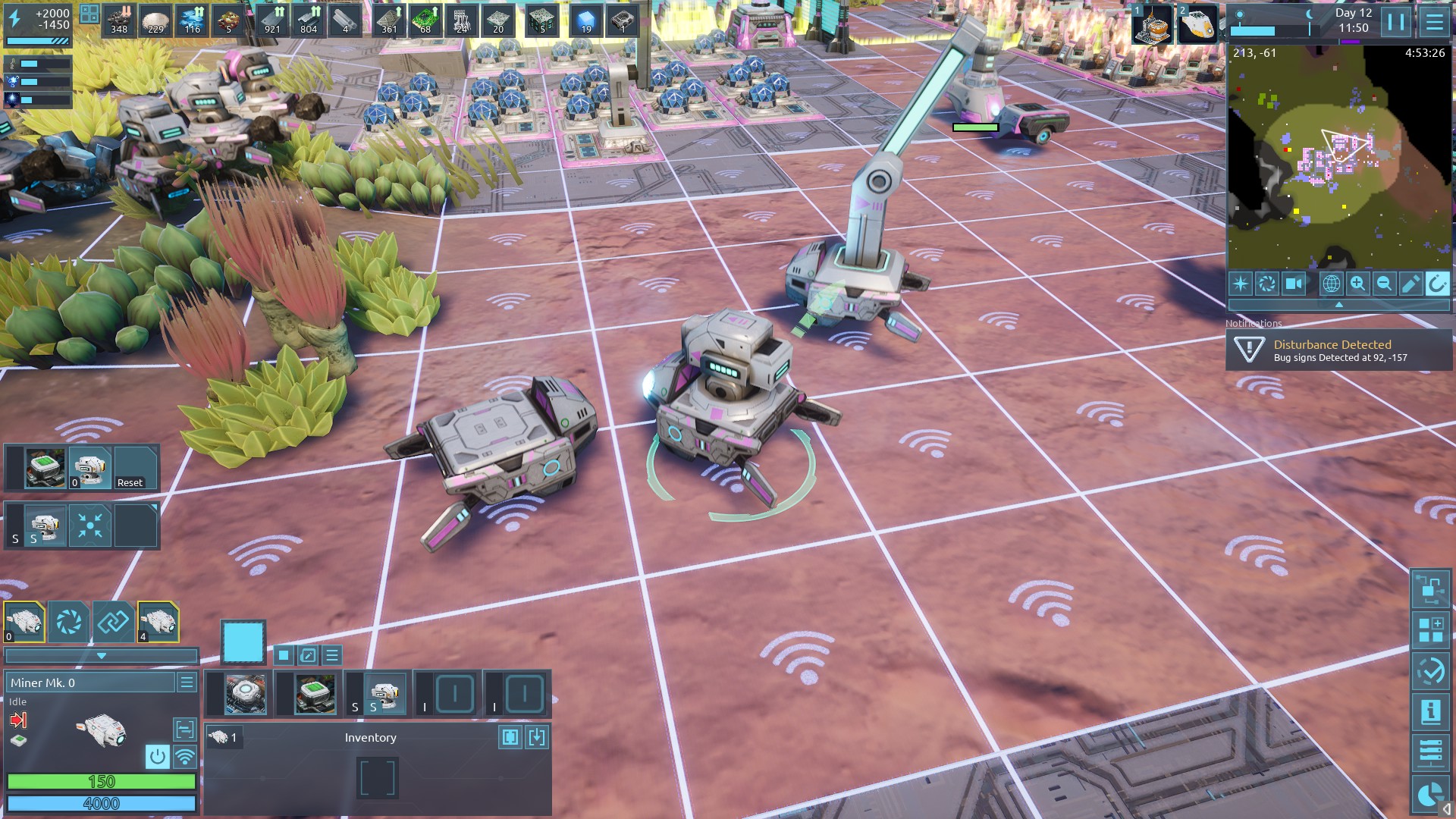Toggle the miner's wifi signal button
This screenshot has width=1456, height=819.
[184, 756]
